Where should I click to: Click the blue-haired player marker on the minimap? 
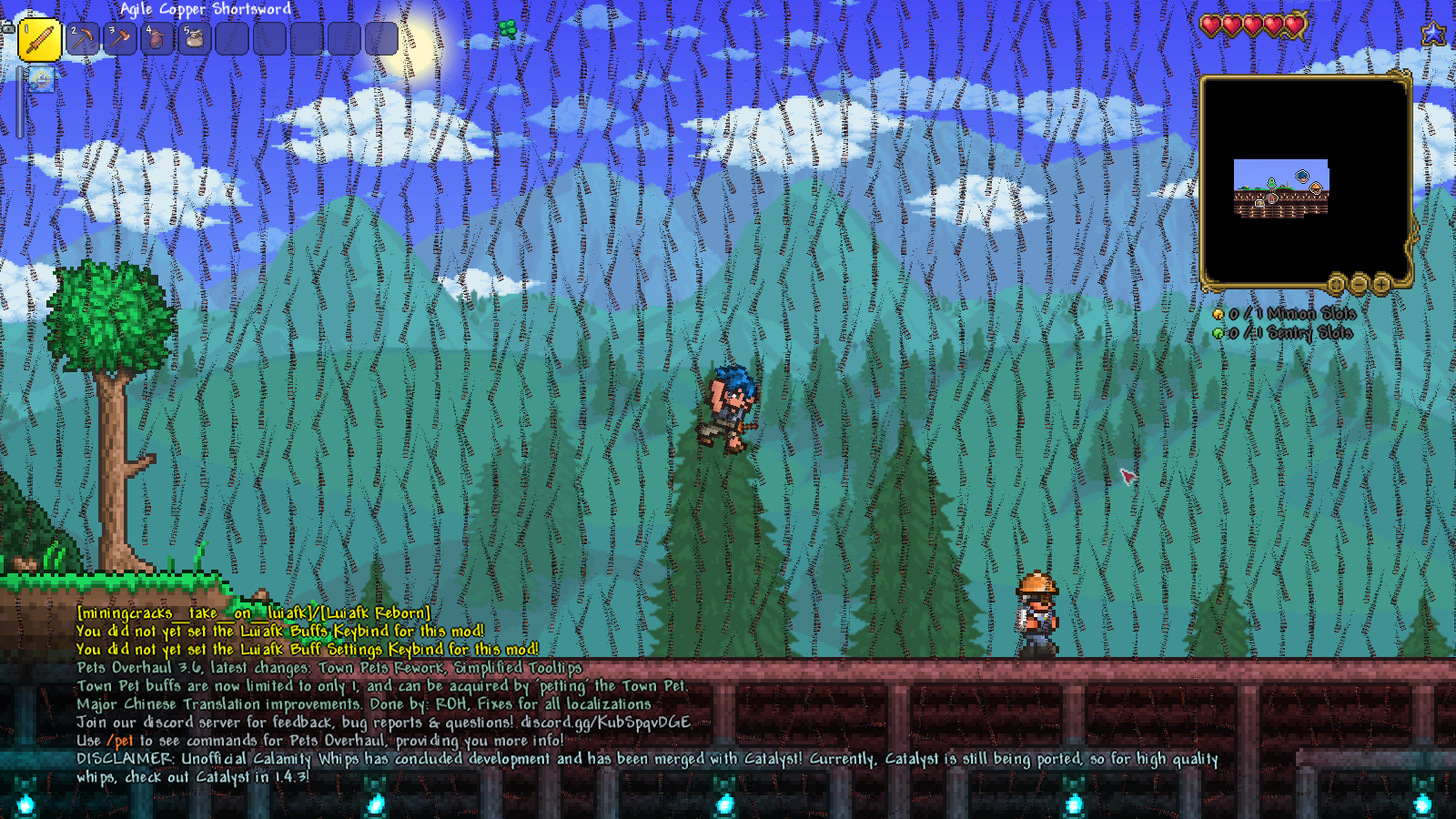[1302, 176]
